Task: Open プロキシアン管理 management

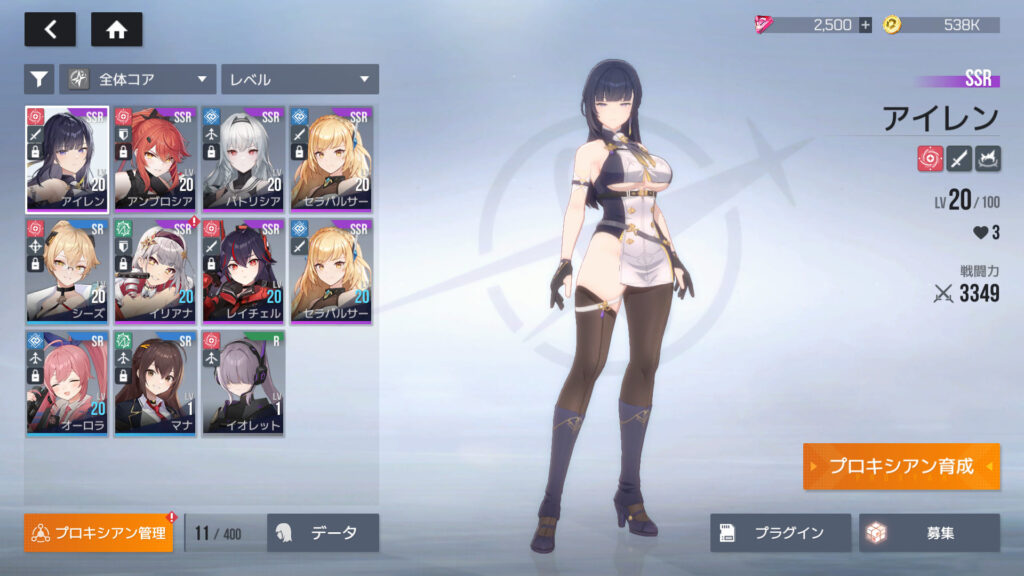Action: [x=98, y=533]
